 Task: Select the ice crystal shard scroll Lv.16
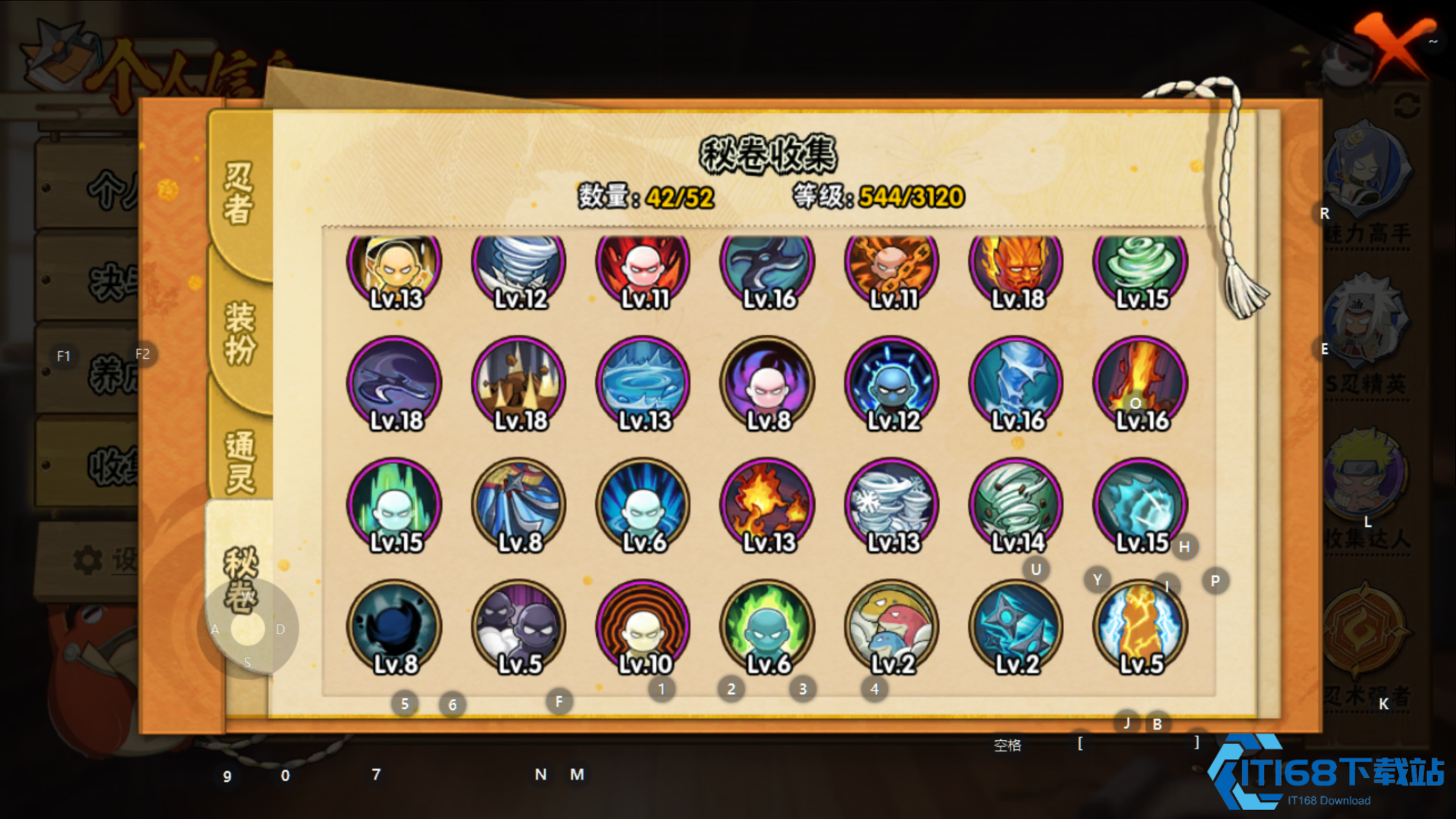pyautogui.click(x=1016, y=384)
